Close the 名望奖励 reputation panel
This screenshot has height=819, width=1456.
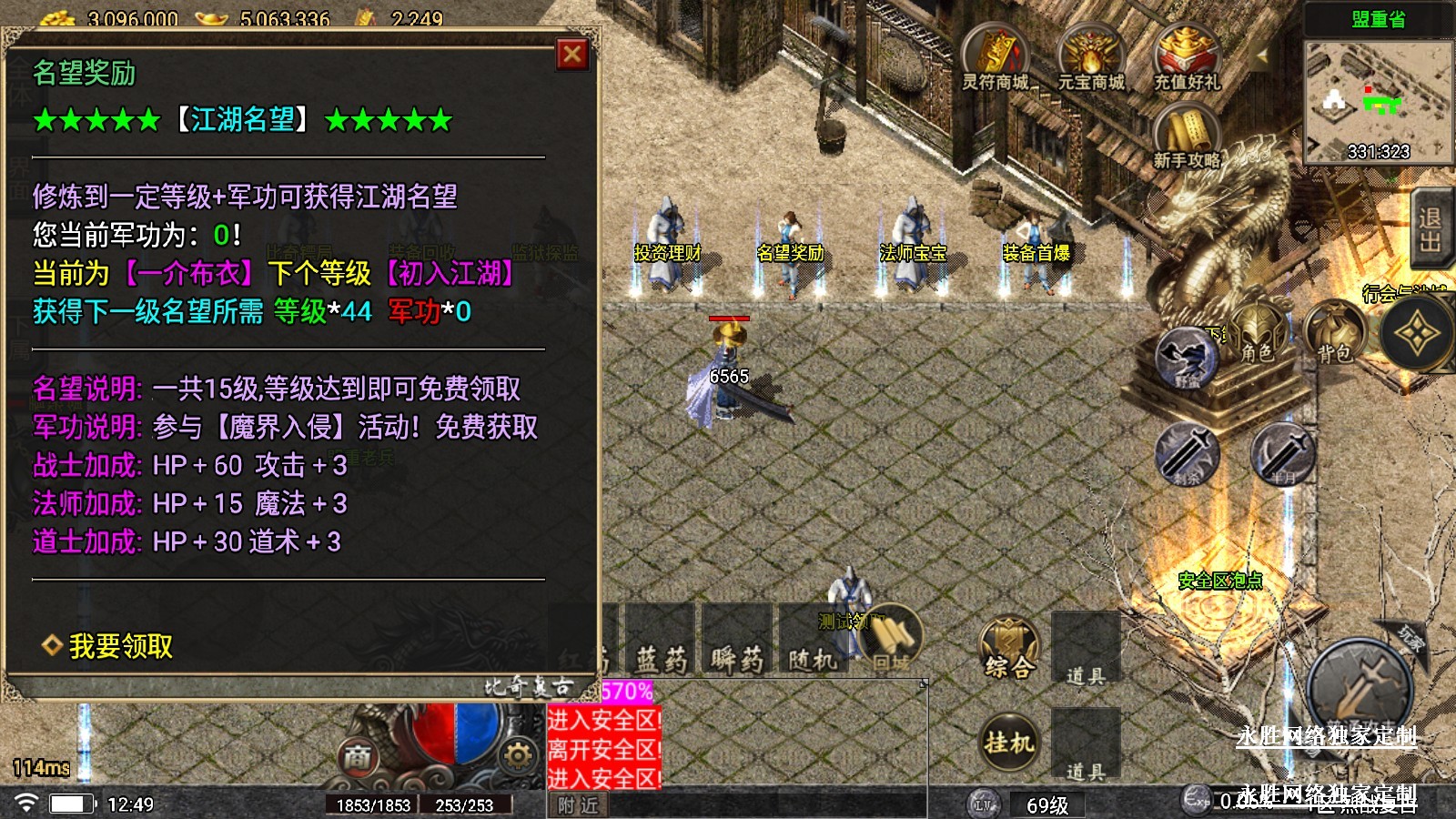[572, 55]
